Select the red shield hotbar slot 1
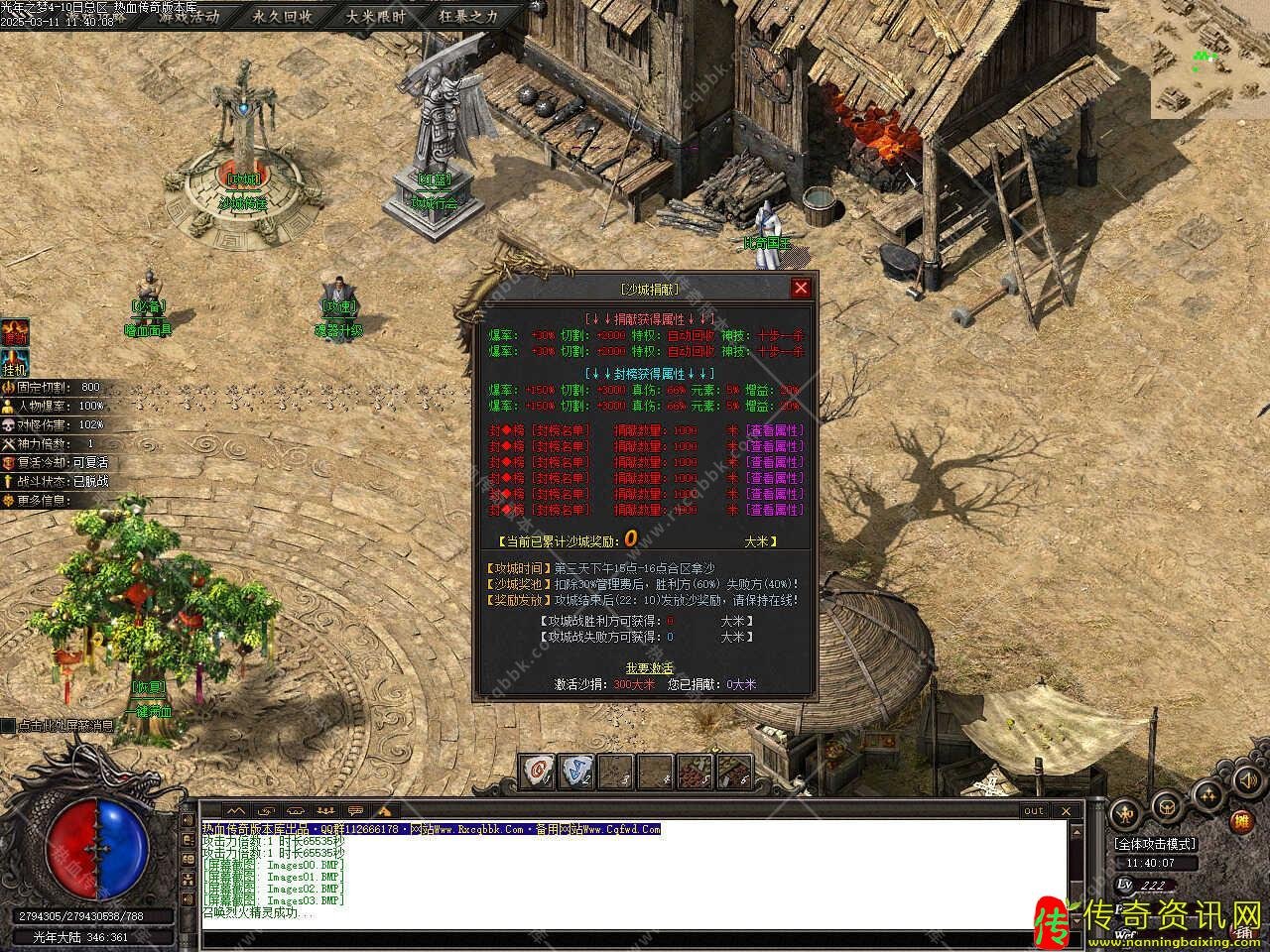This screenshot has width=1270, height=952. (x=539, y=772)
